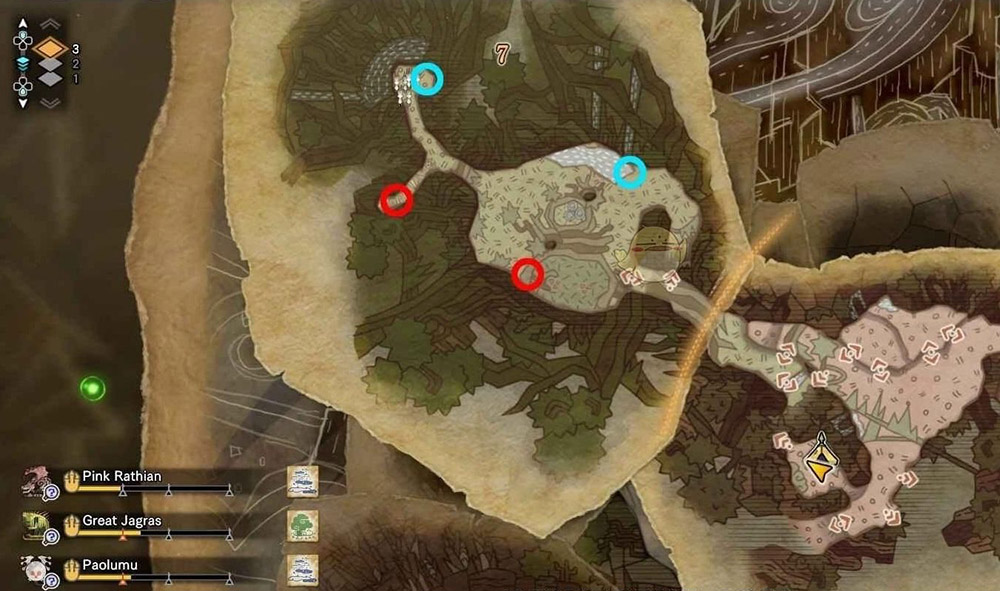
Task: Click the glowing green marker on the map
Action: coord(93,387)
